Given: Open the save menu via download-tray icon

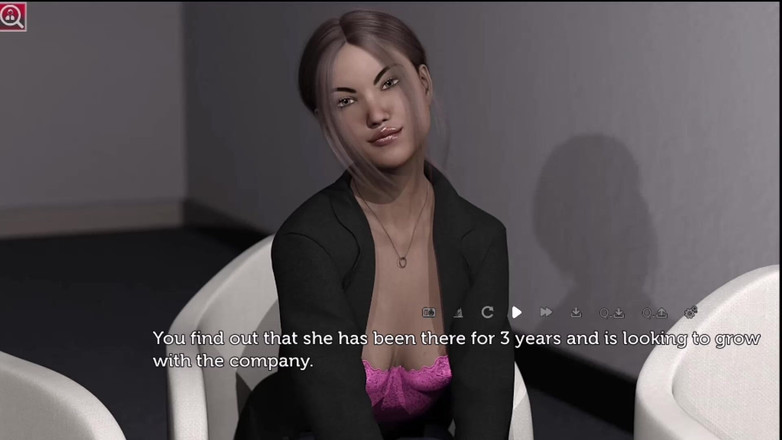Looking at the screenshot, I should click(576, 313).
